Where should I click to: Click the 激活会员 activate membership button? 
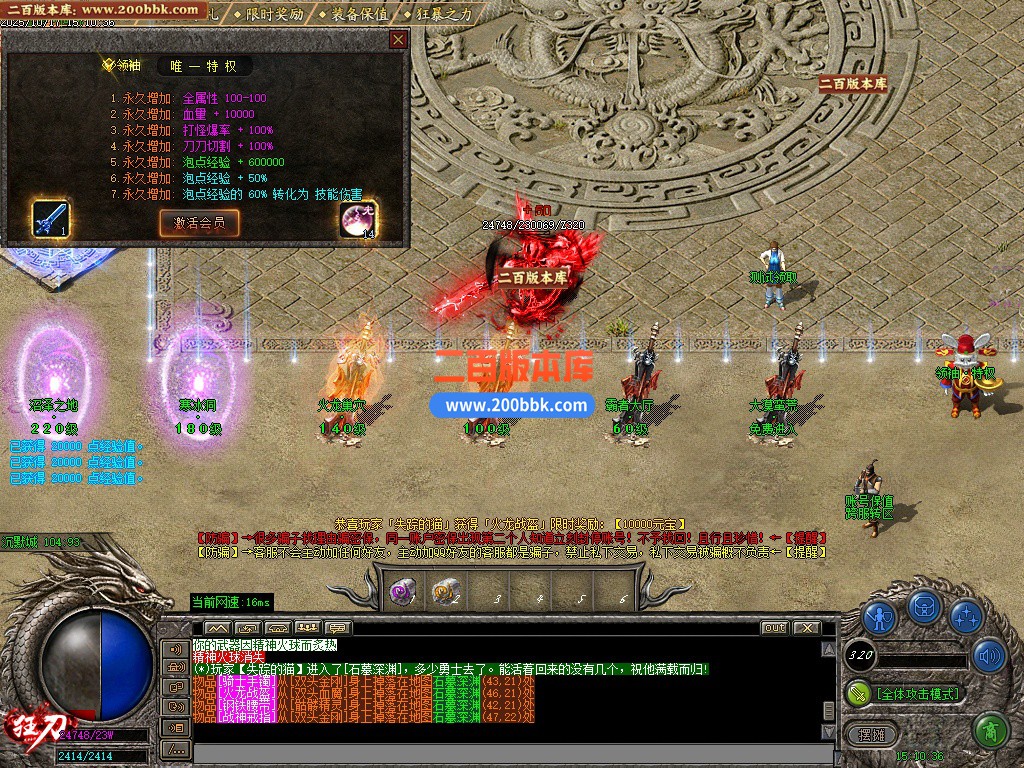[199, 222]
